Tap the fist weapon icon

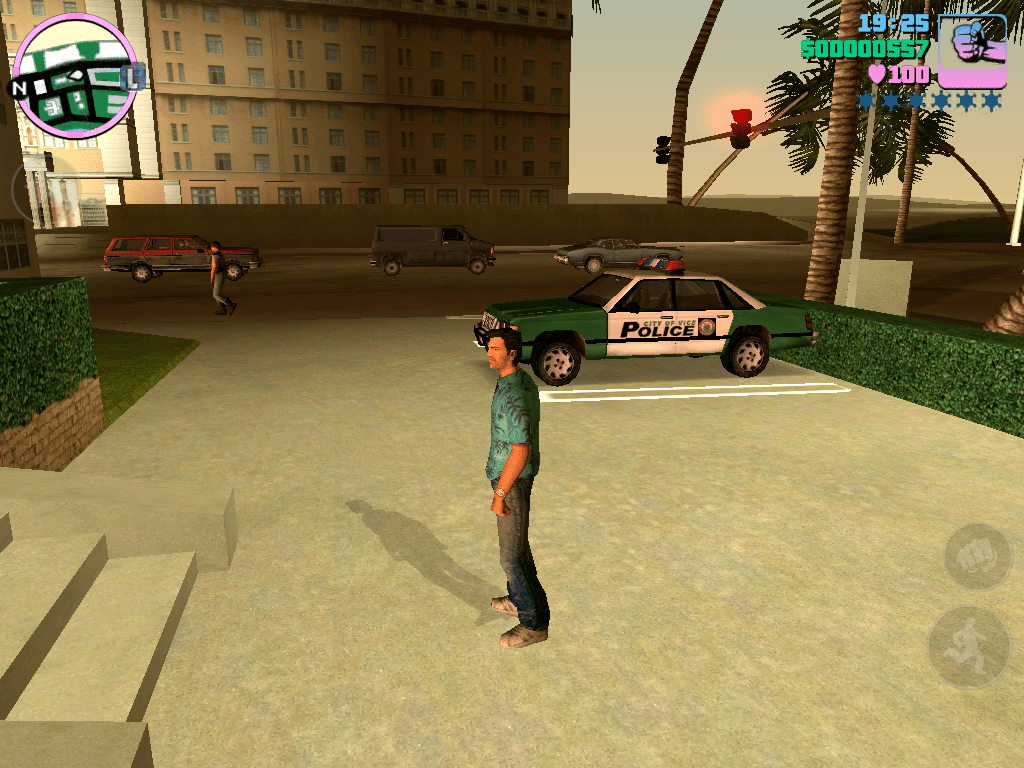pos(972,49)
